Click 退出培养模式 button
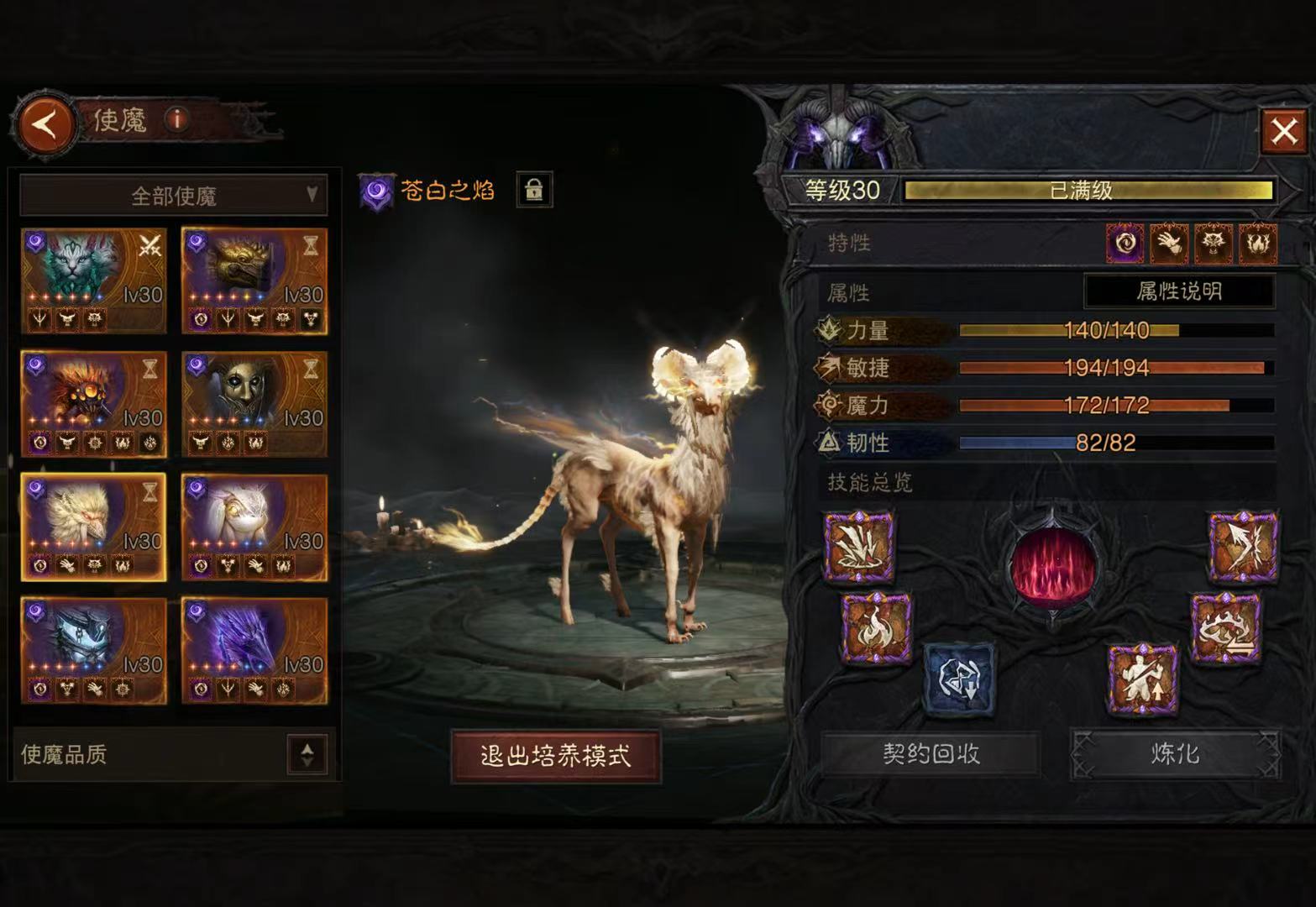This screenshot has height=907, width=1316. coord(555,756)
